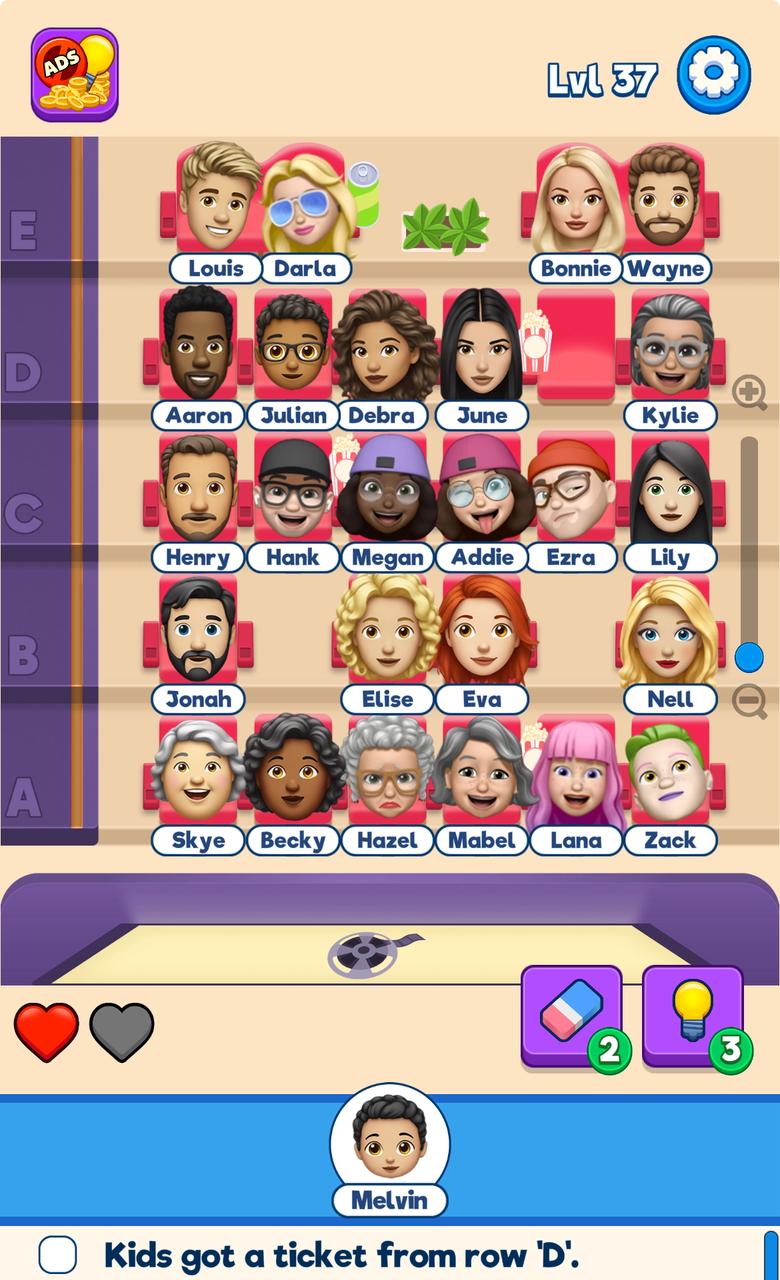780x1280 pixels.
Task: Zoom out with the minus magnifier
Action: [749, 701]
